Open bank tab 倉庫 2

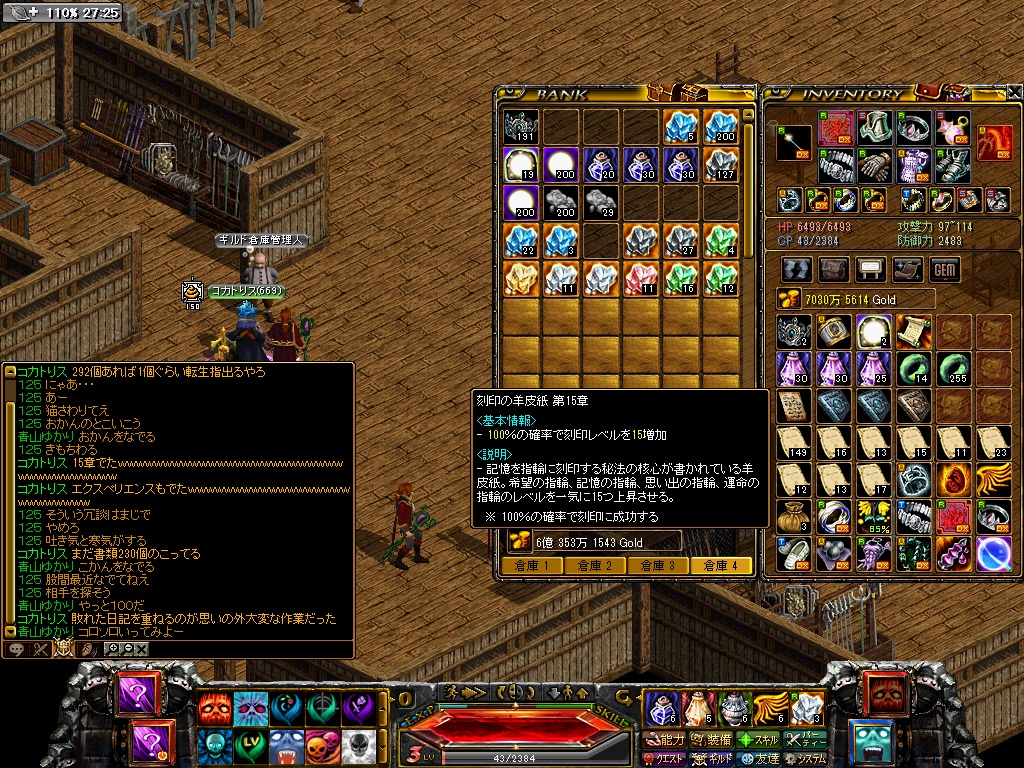[x=594, y=565]
